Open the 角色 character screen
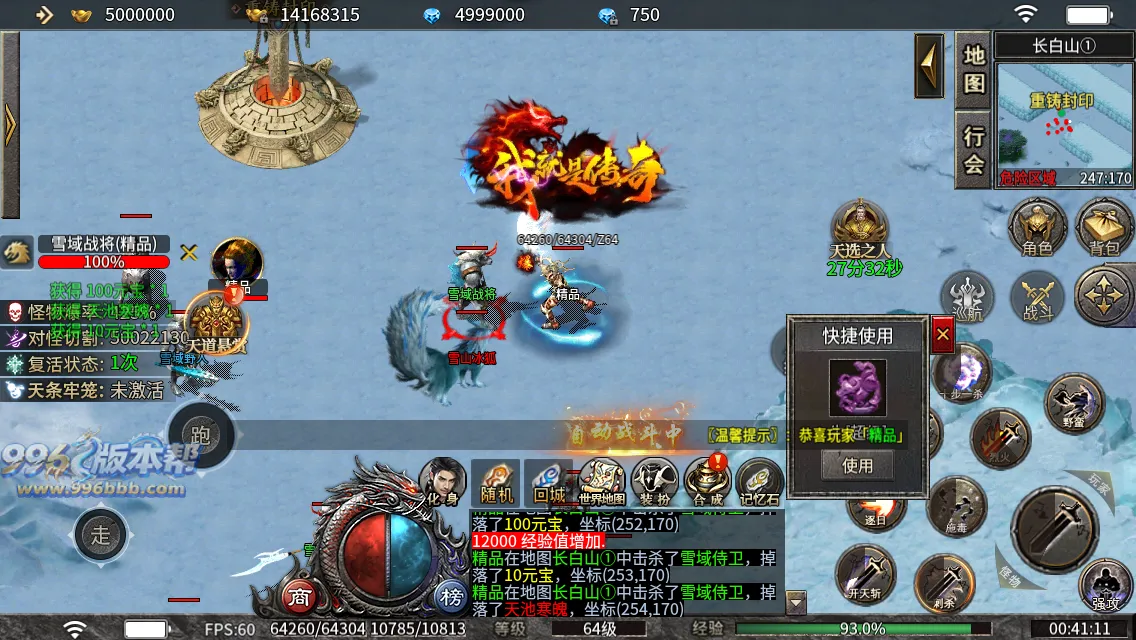Image resolution: width=1136 pixels, height=640 pixels. pos(1037,225)
